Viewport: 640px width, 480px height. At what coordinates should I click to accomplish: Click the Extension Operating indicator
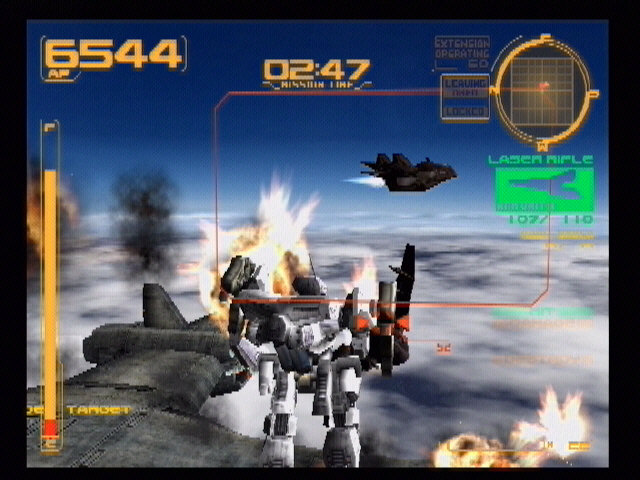click(462, 53)
